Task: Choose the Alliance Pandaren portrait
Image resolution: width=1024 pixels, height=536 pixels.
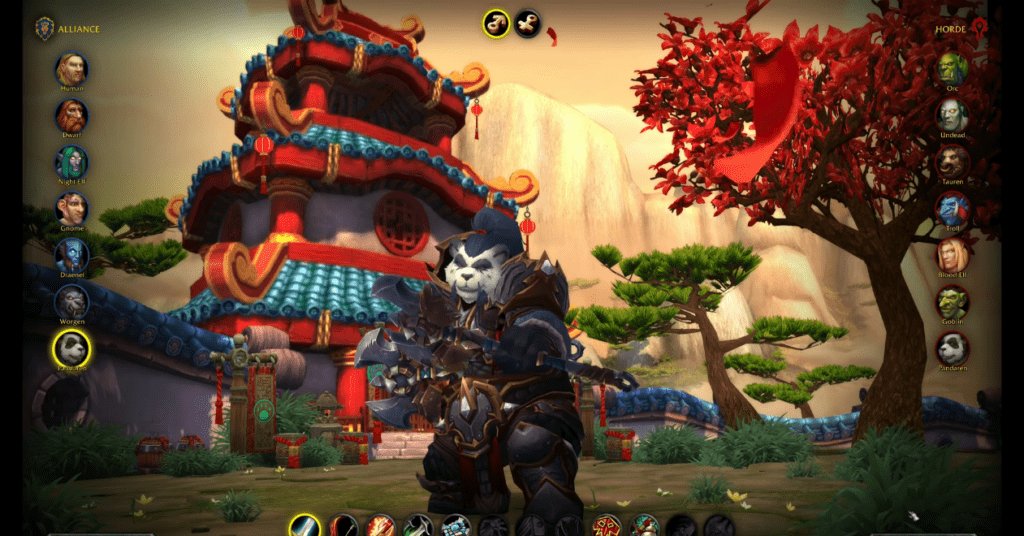Action: (71, 348)
